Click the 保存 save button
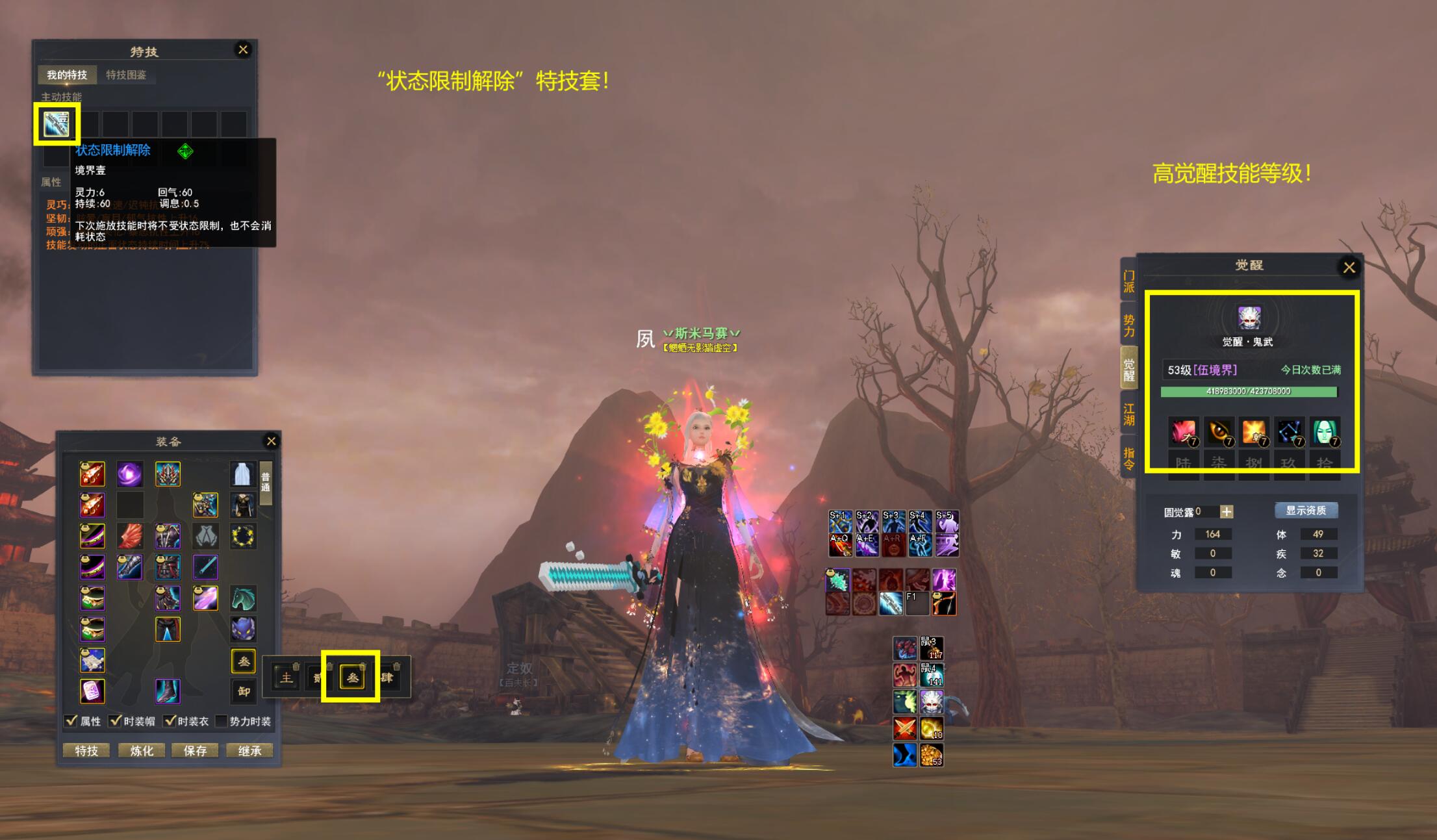Viewport: 1437px width, 840px height. click(195, 751)
